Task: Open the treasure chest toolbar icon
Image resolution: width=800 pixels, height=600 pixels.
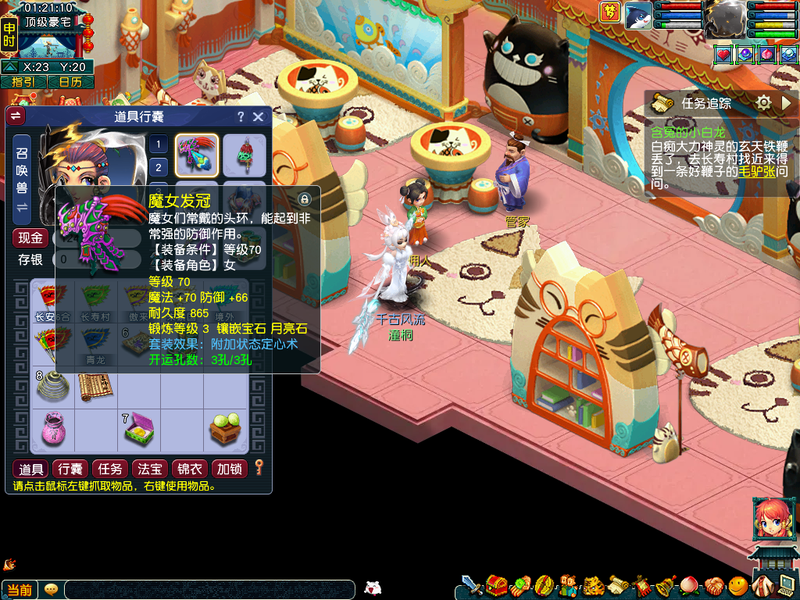Action: click(x=497, y=584)
